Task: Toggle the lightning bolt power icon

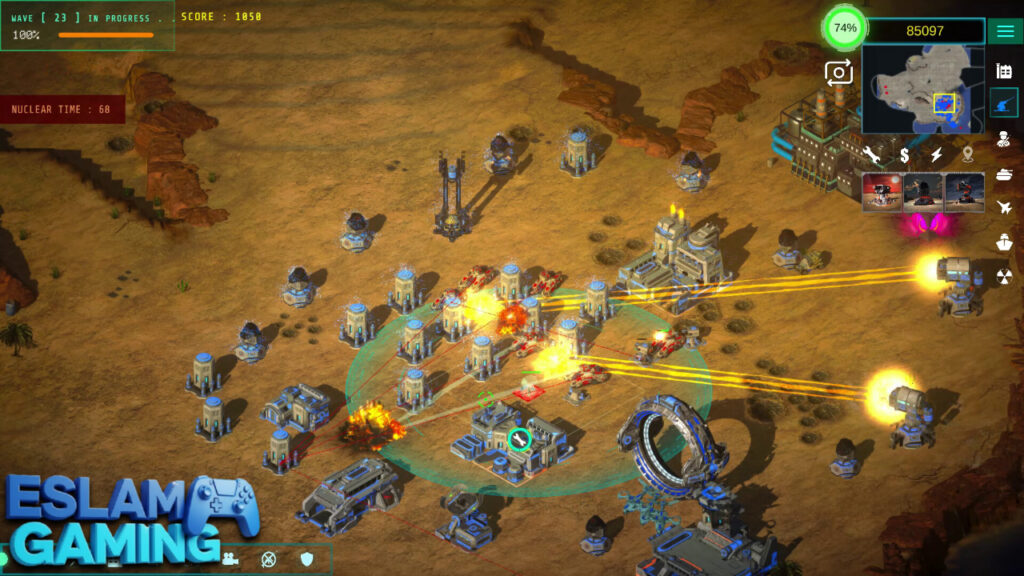Action: pos(937,155)
